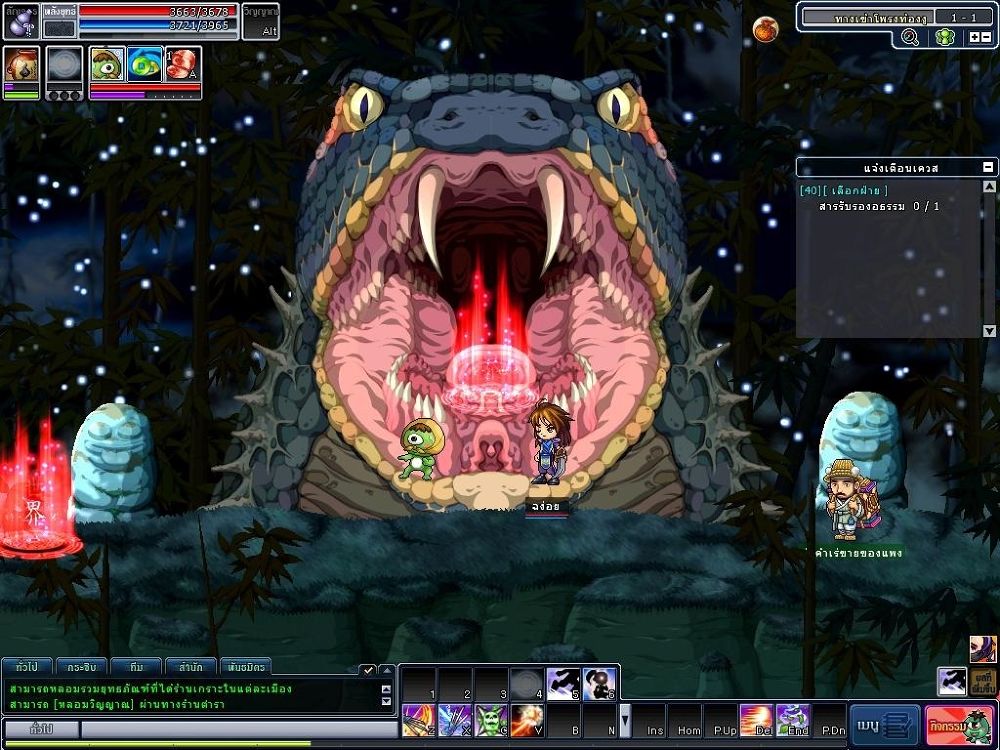Open the magnifier map search icon

910,37
